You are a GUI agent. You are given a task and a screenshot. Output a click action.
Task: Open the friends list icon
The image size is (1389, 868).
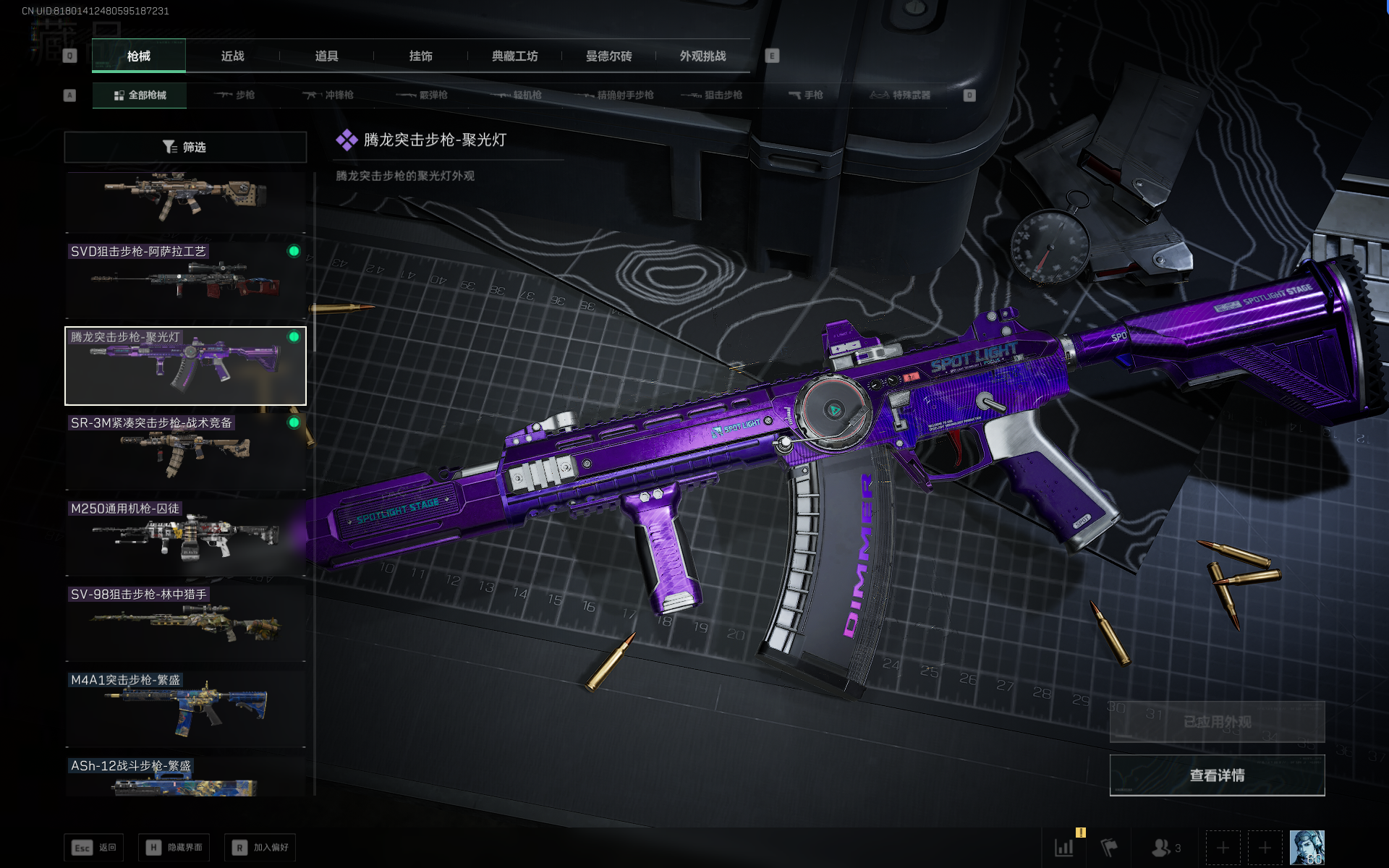click(1165, 847)
